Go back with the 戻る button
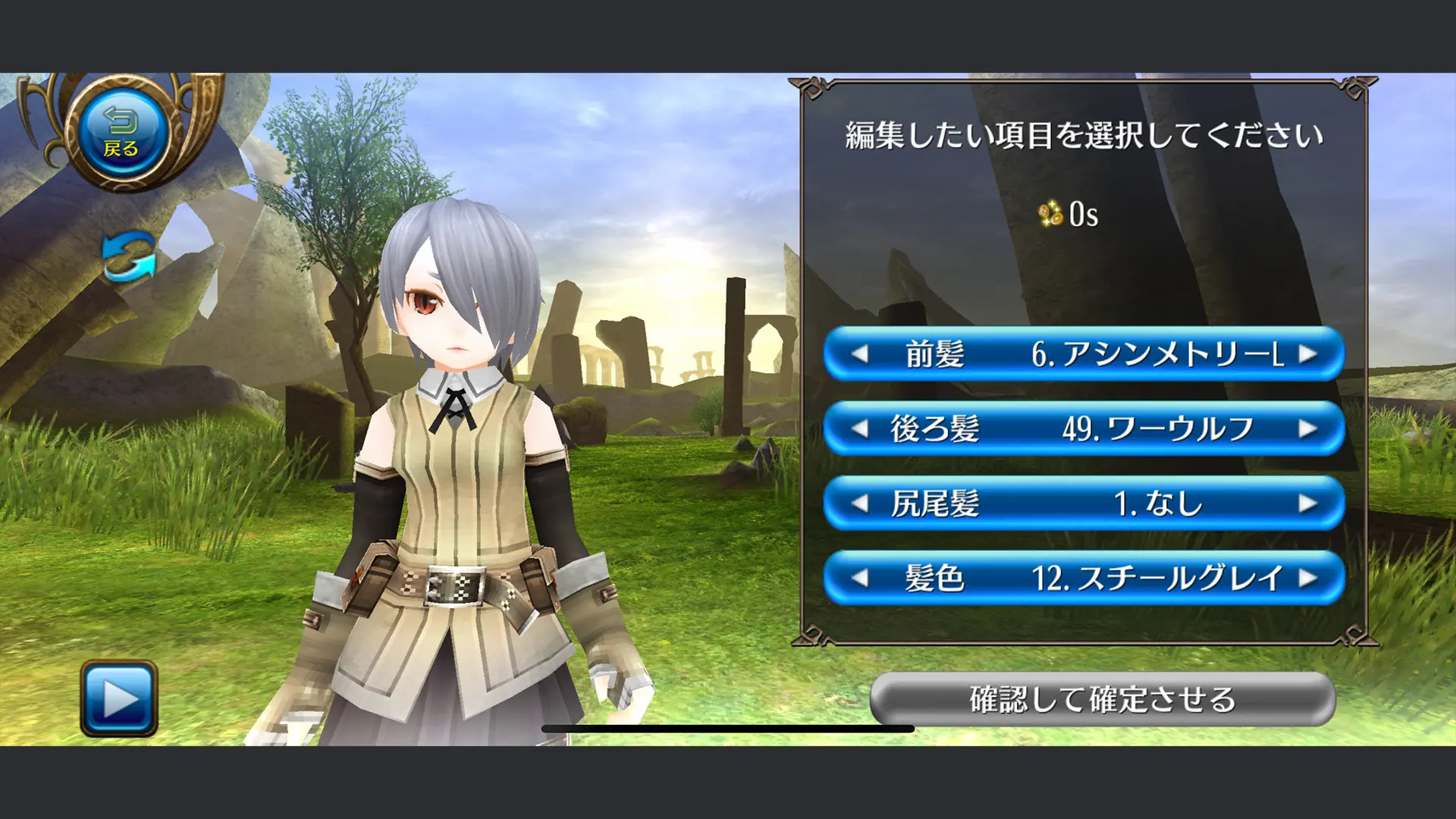Viewport: 1456px width, 819px height. 121,132
